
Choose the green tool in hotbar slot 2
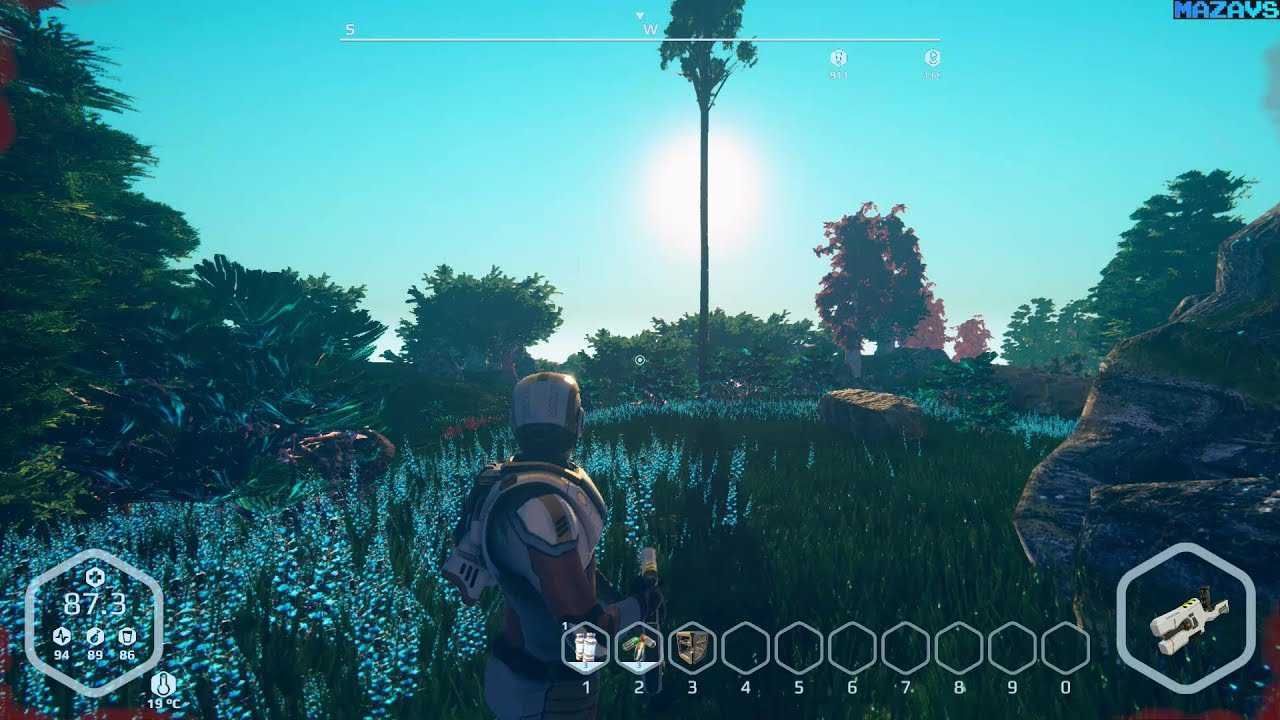pos(639,647)
